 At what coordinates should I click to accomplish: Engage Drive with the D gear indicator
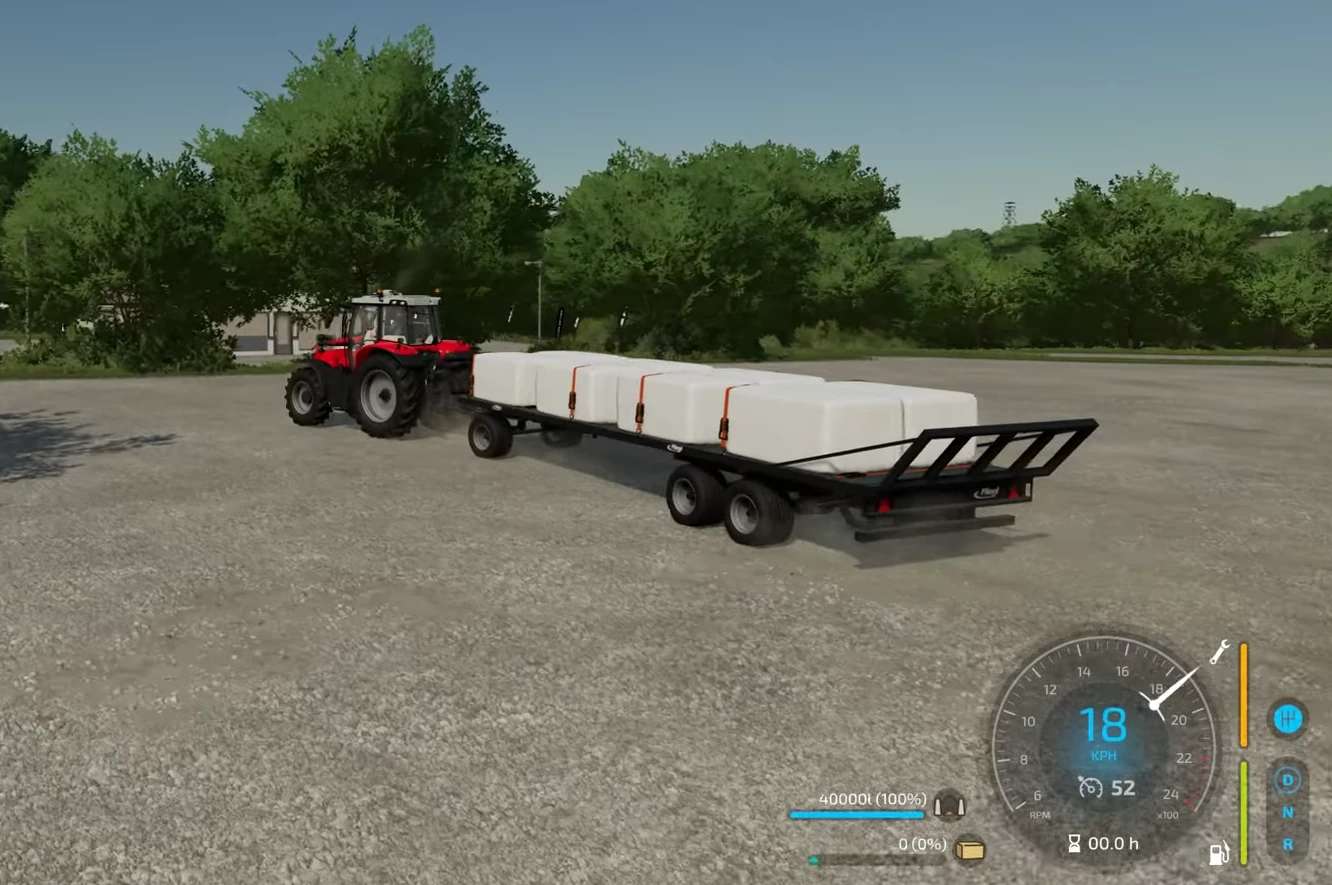point(1287,778)
